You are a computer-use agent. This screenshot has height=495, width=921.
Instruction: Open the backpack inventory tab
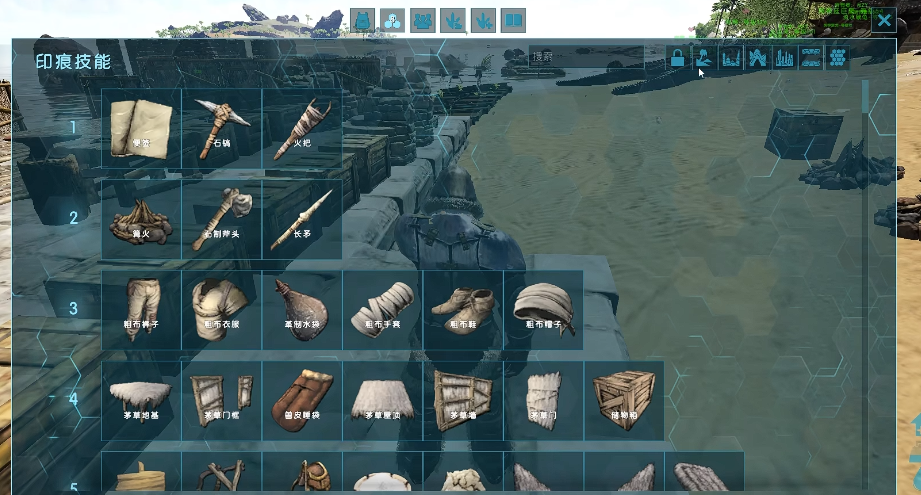click(x=362, y=21)
